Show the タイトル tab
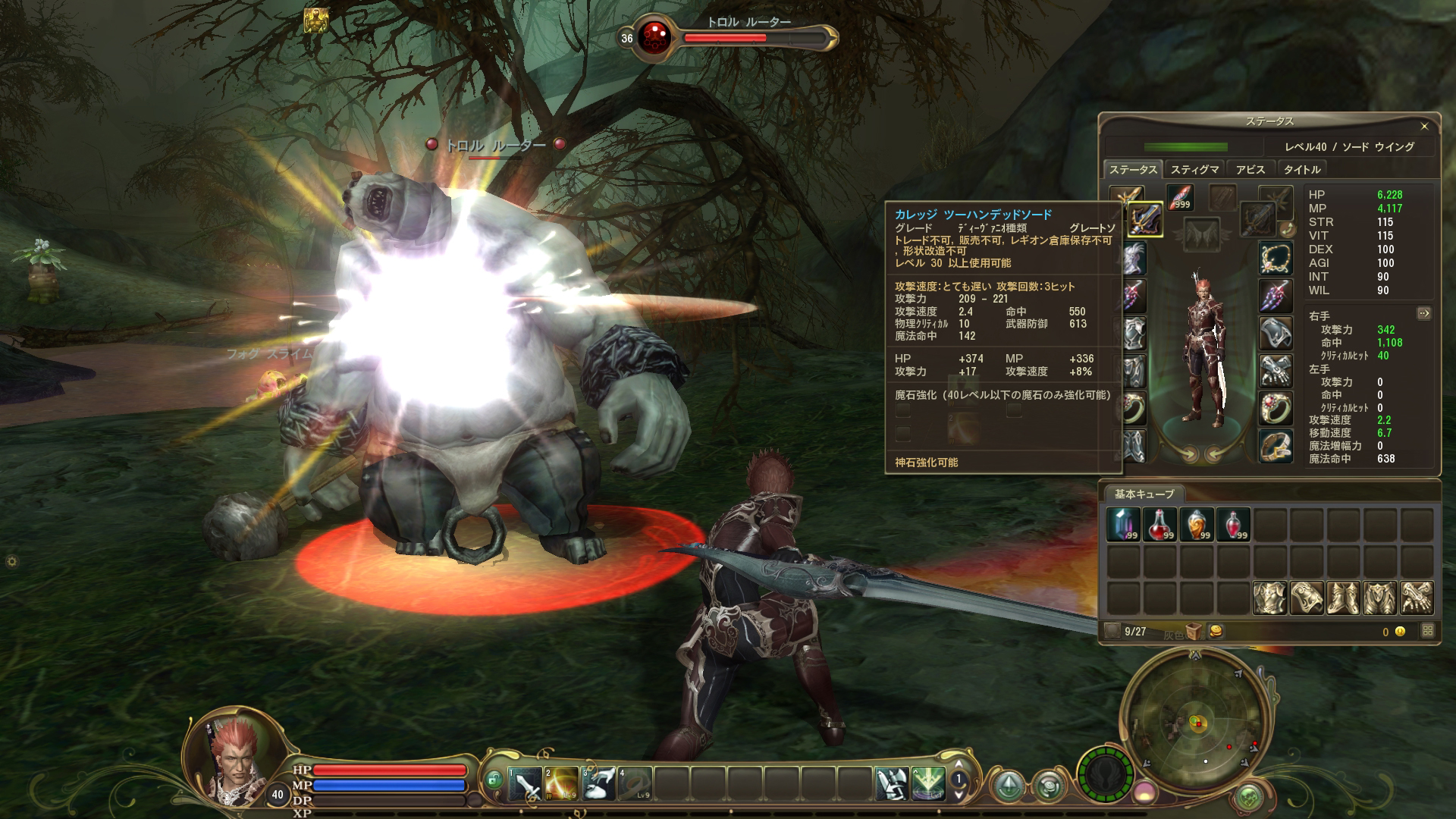 pos(1301,169)
